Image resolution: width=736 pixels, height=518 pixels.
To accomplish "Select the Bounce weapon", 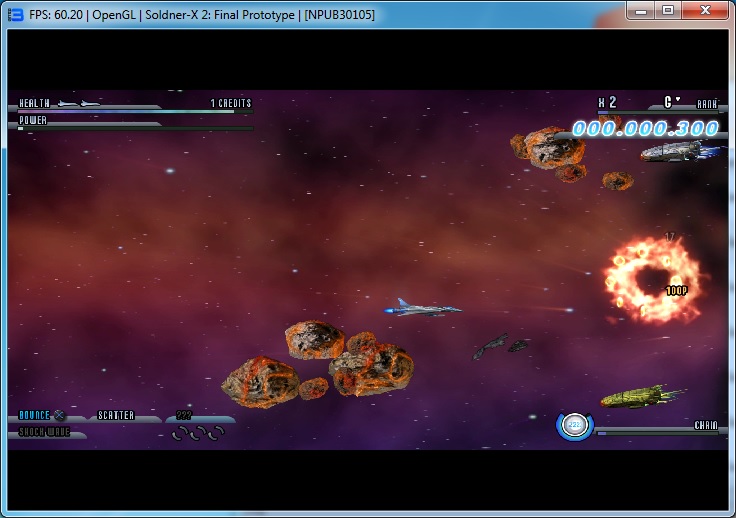I will 35,415.
